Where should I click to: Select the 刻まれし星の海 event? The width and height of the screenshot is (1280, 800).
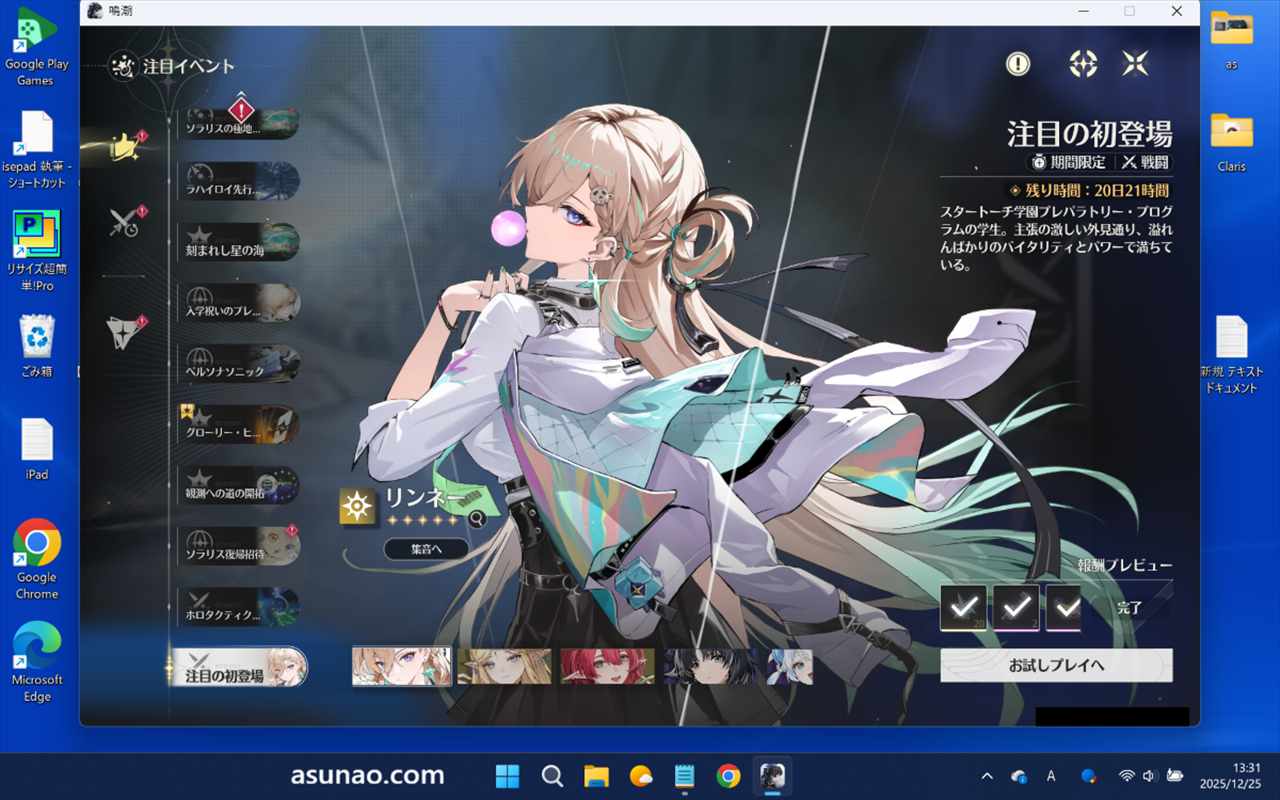[240, 242]
